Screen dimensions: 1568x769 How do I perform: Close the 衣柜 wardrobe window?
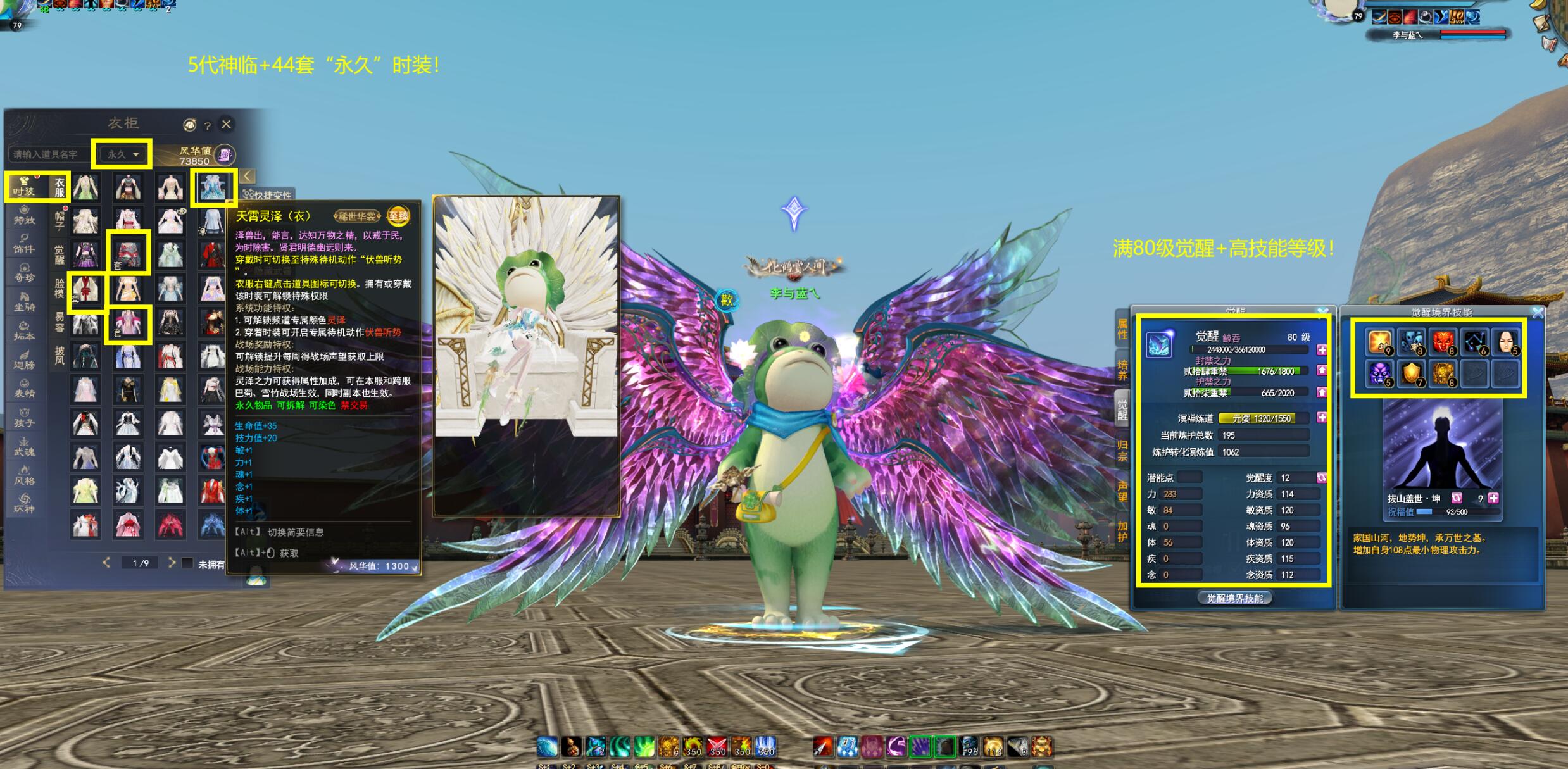click(x=226, y=125)
